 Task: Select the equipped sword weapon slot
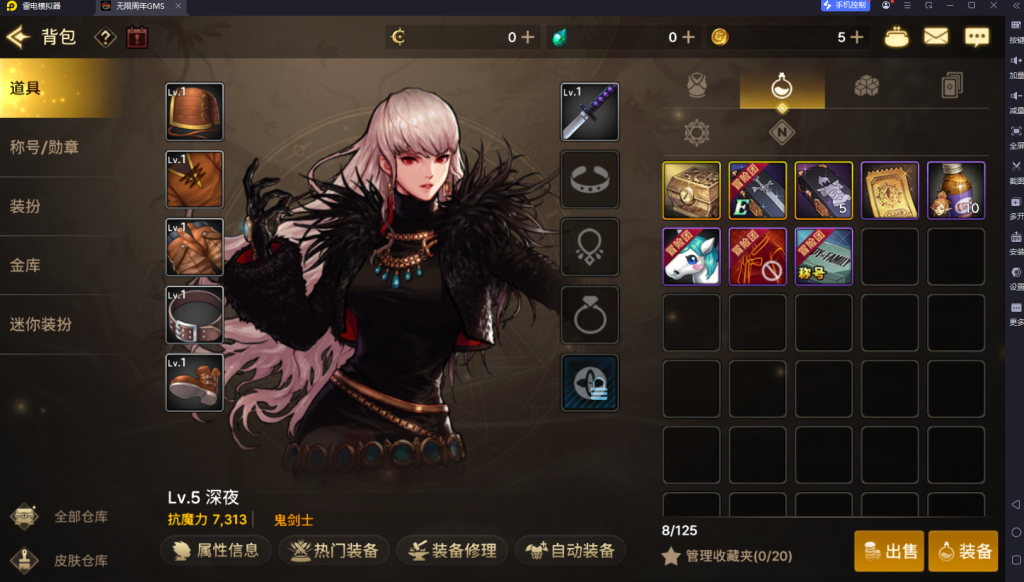point(590,112)
